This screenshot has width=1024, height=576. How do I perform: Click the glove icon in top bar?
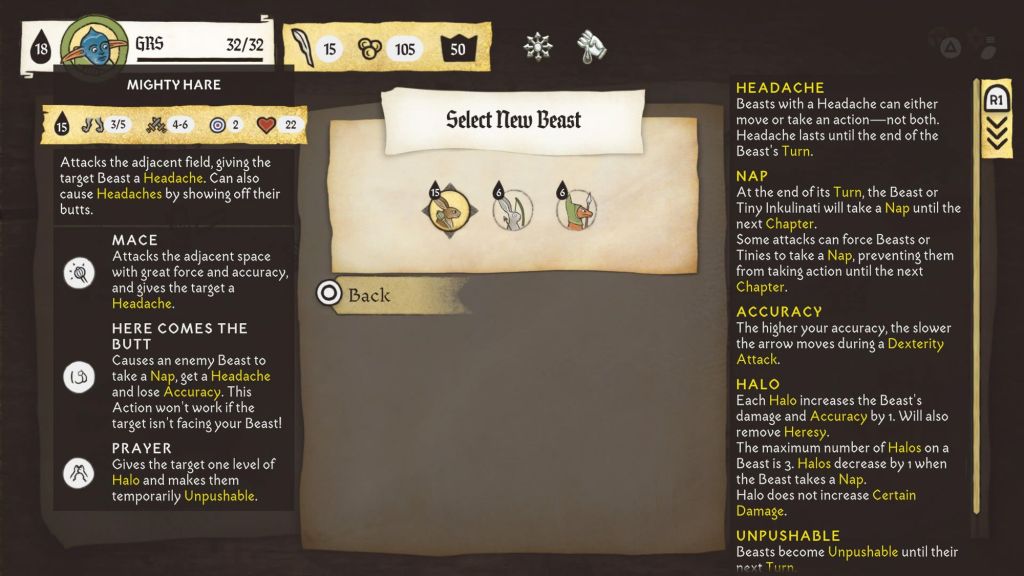coord(592,46)
